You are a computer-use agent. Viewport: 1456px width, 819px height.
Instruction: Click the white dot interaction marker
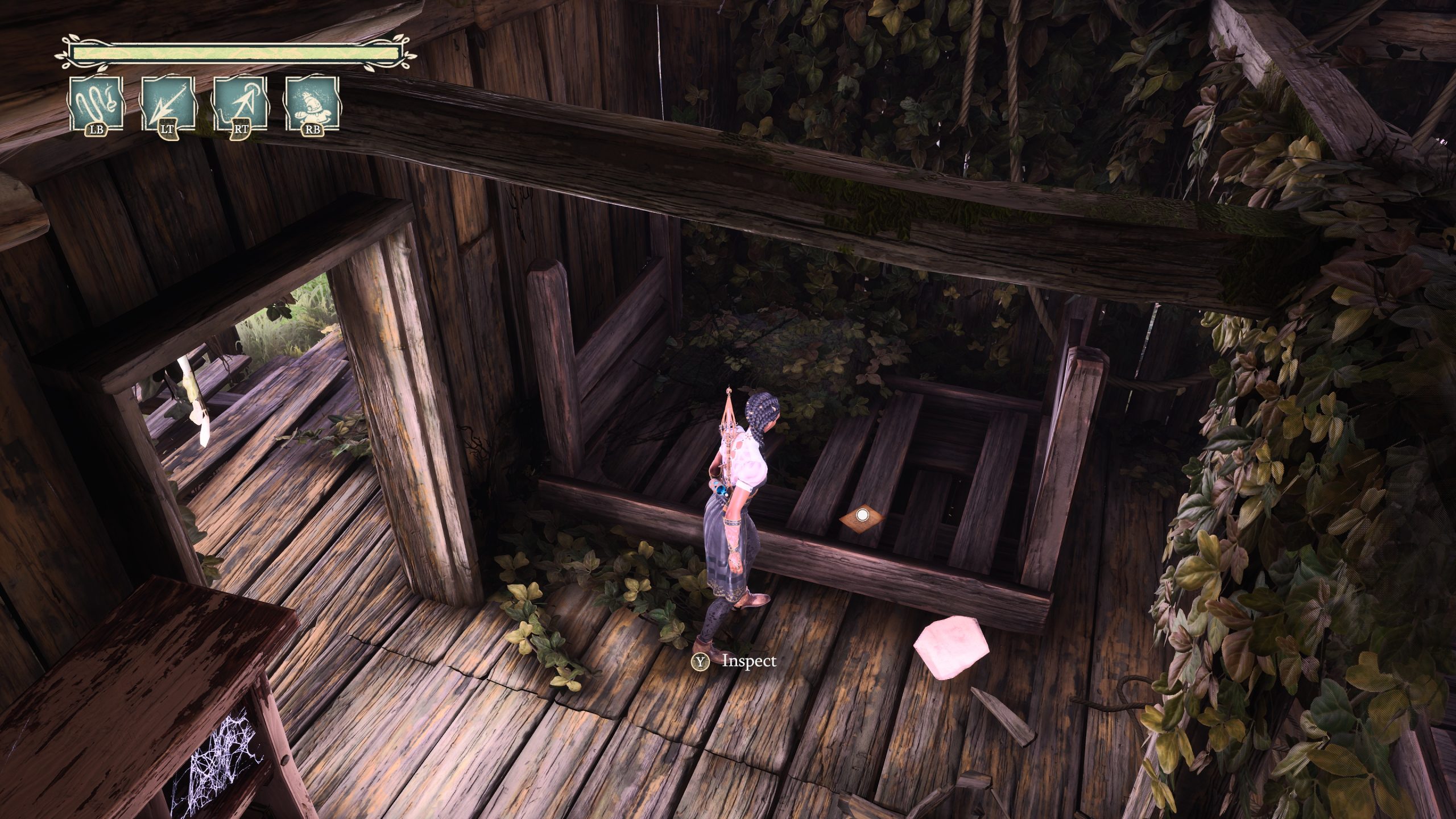[x=862, y=515]
